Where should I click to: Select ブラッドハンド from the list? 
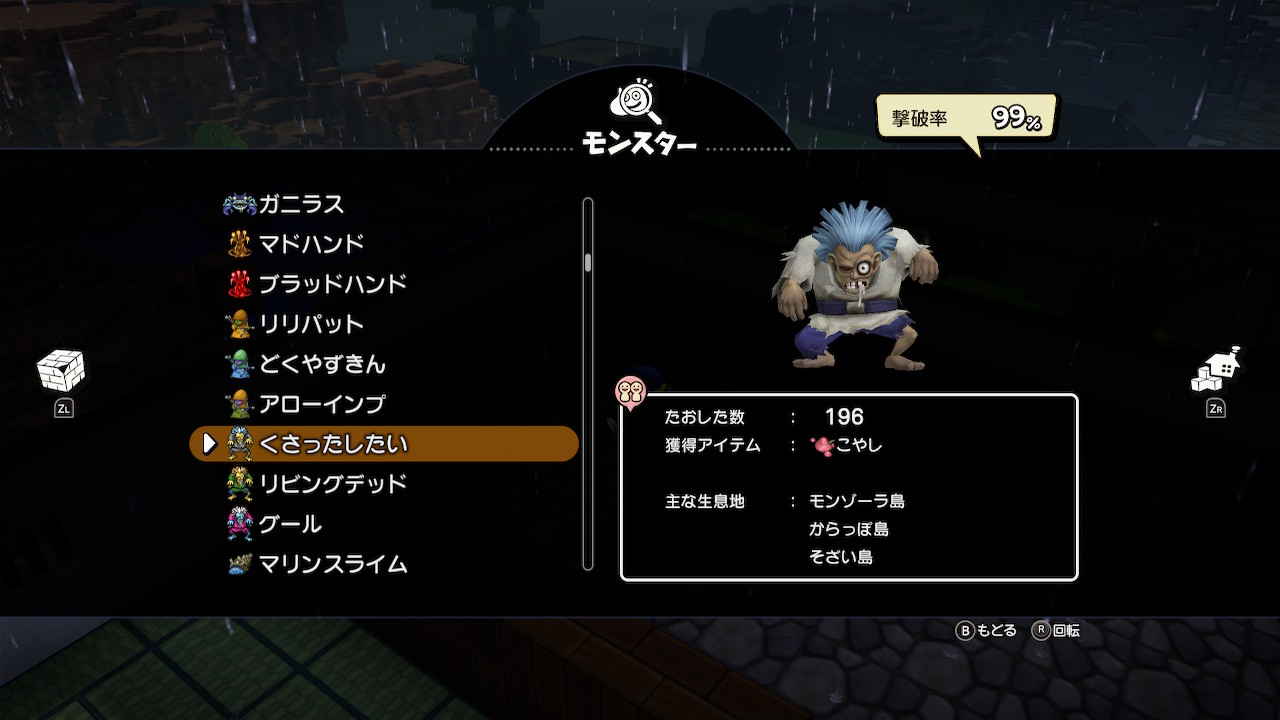[x=332, y=284]
